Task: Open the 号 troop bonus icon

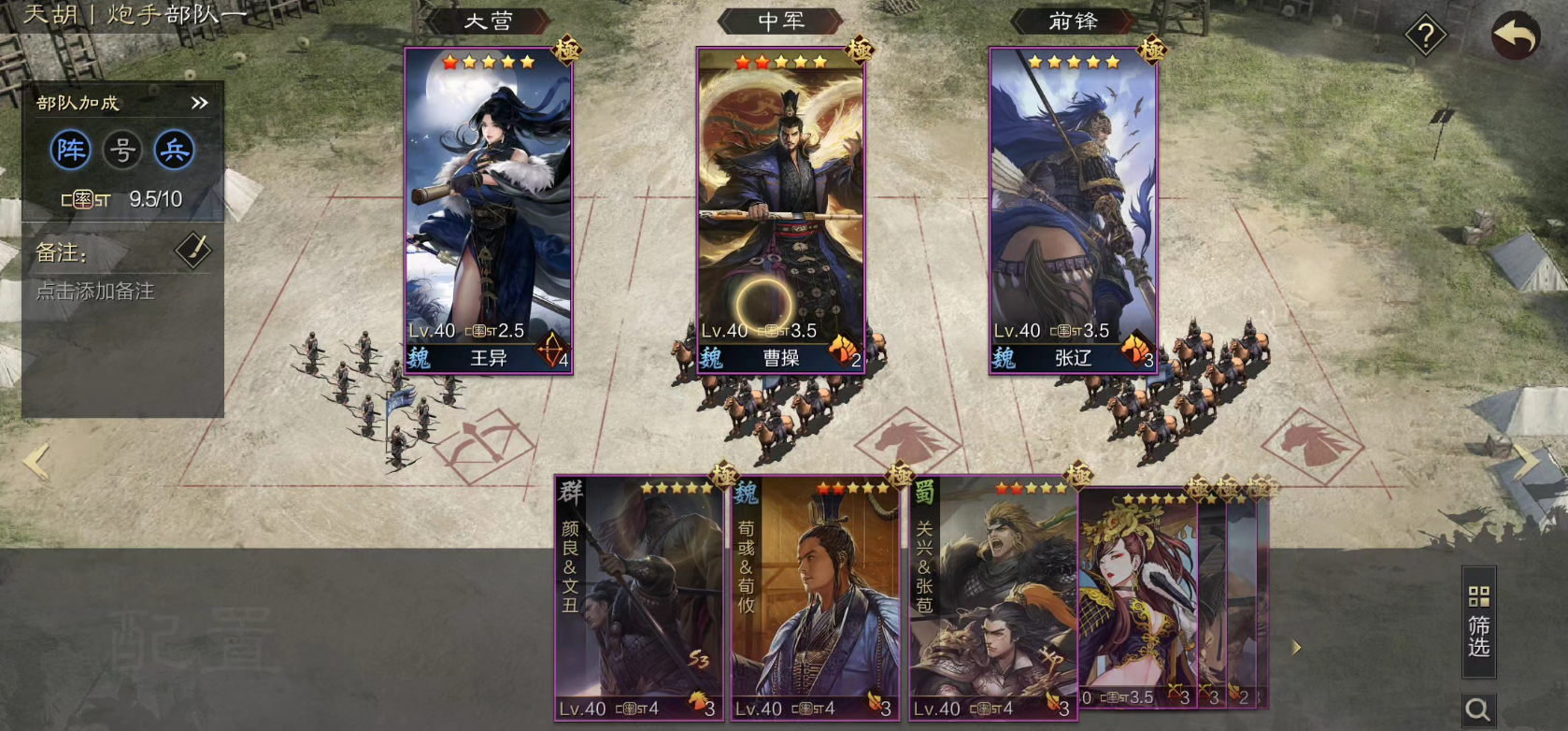Action: pyautogui.click(x=122, y=150)
